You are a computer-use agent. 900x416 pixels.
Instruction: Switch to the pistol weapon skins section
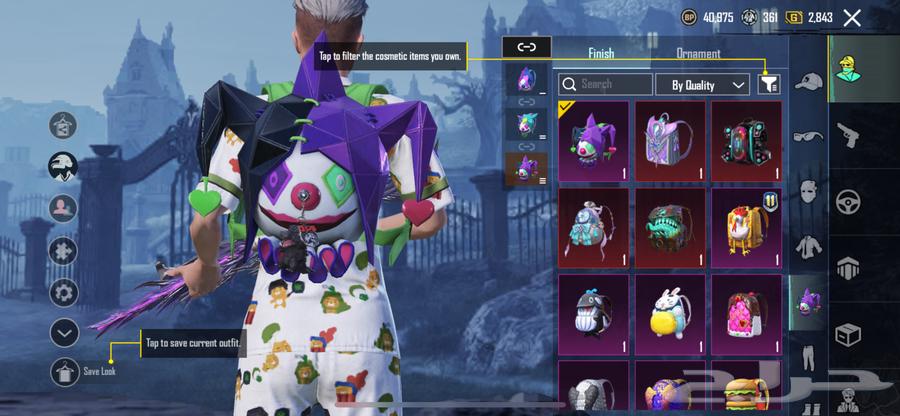tap(849, 134)
